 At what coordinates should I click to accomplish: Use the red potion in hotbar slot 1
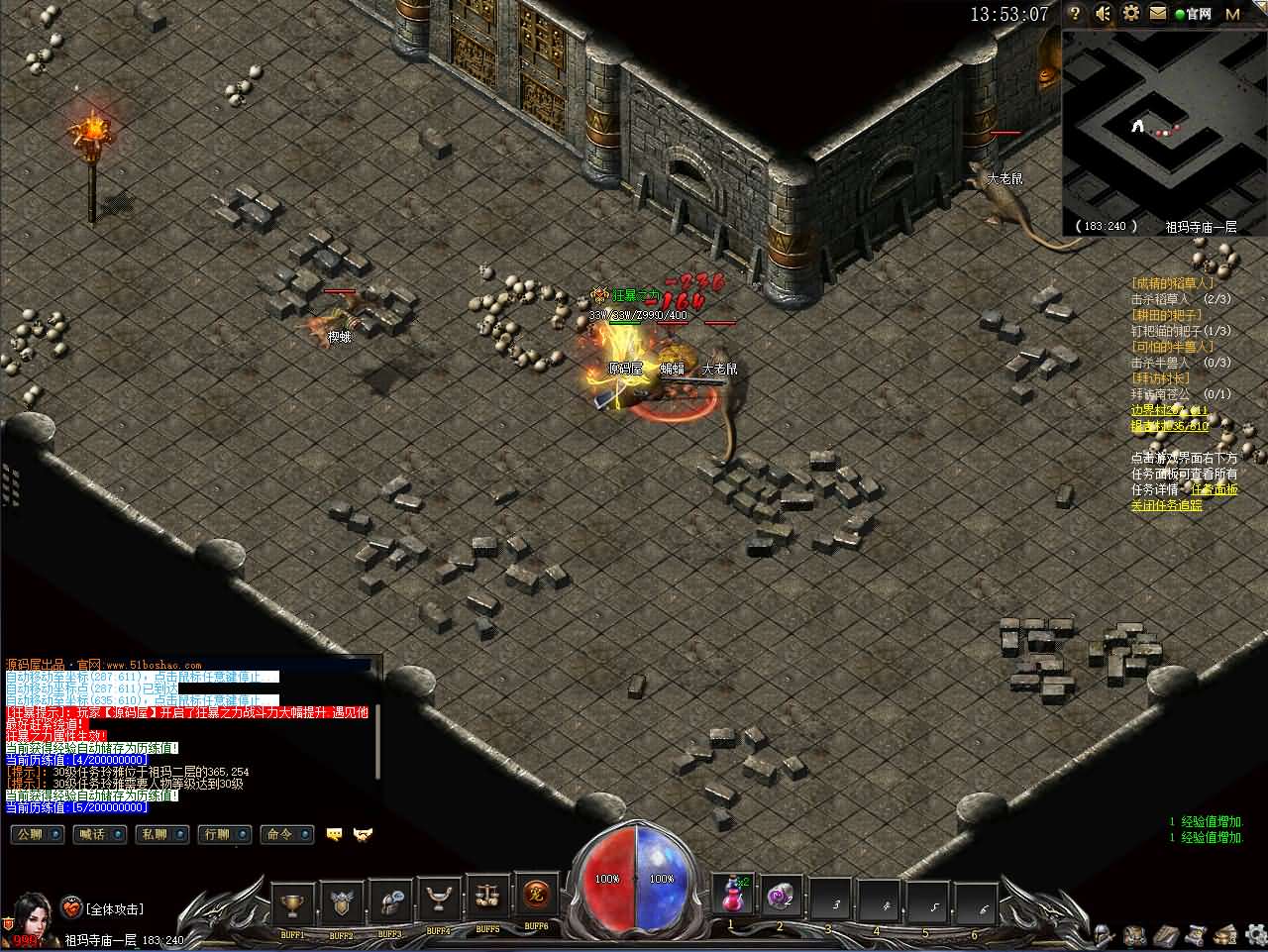pyautogui.click(x=733, y=897)
